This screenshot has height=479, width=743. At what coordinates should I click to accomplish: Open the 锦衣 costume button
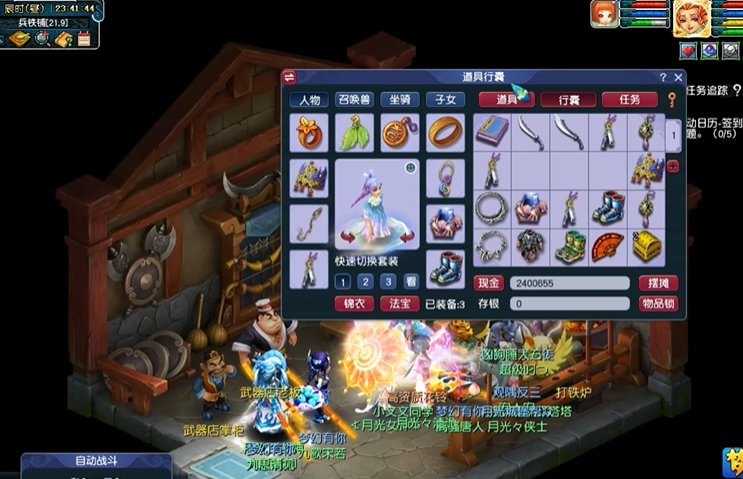point(353,303)
